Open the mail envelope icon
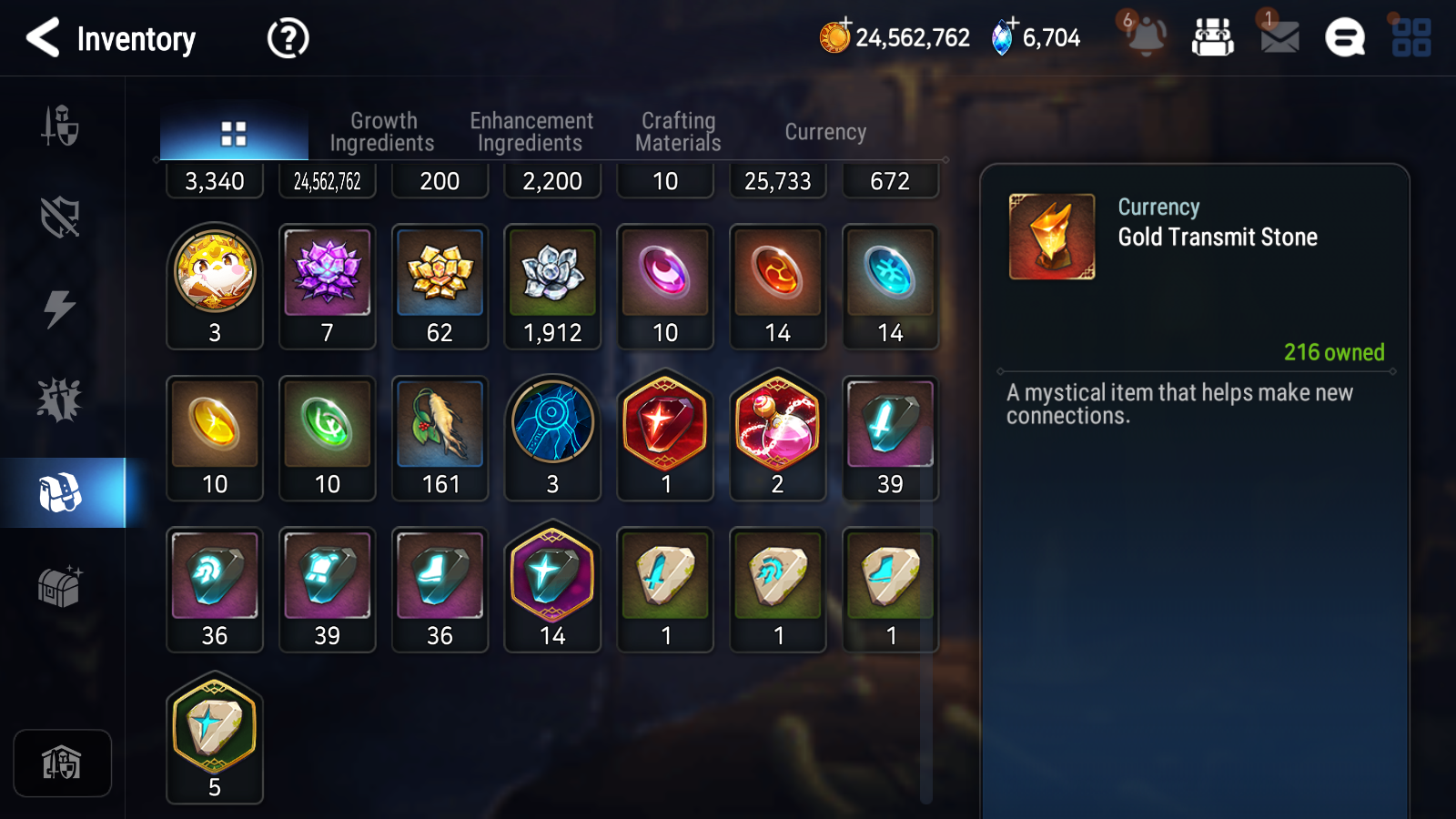Viewport: 1456px width, 819px height. point(1279,36)
